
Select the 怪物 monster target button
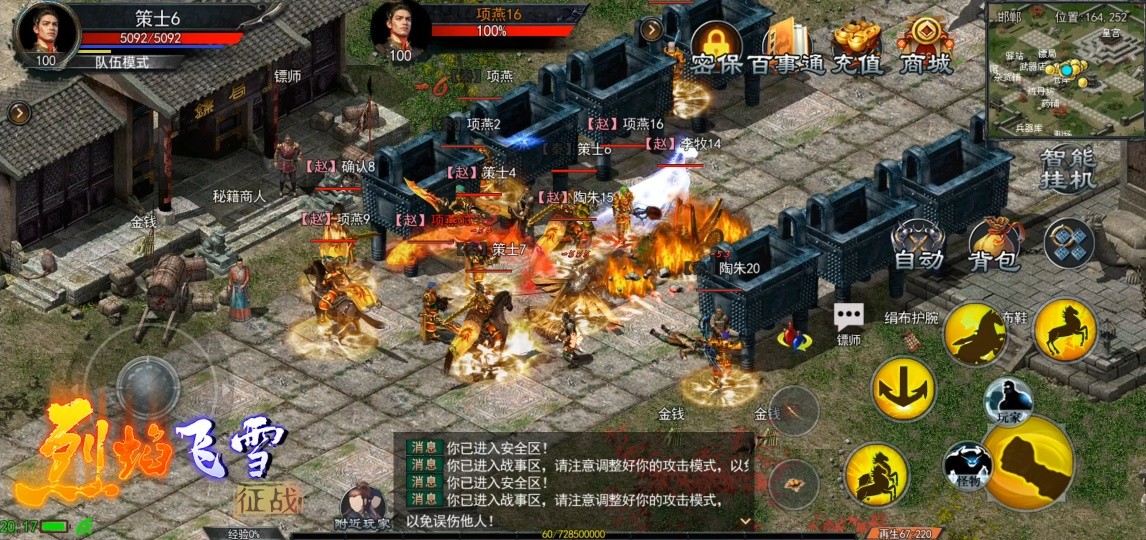967,466
